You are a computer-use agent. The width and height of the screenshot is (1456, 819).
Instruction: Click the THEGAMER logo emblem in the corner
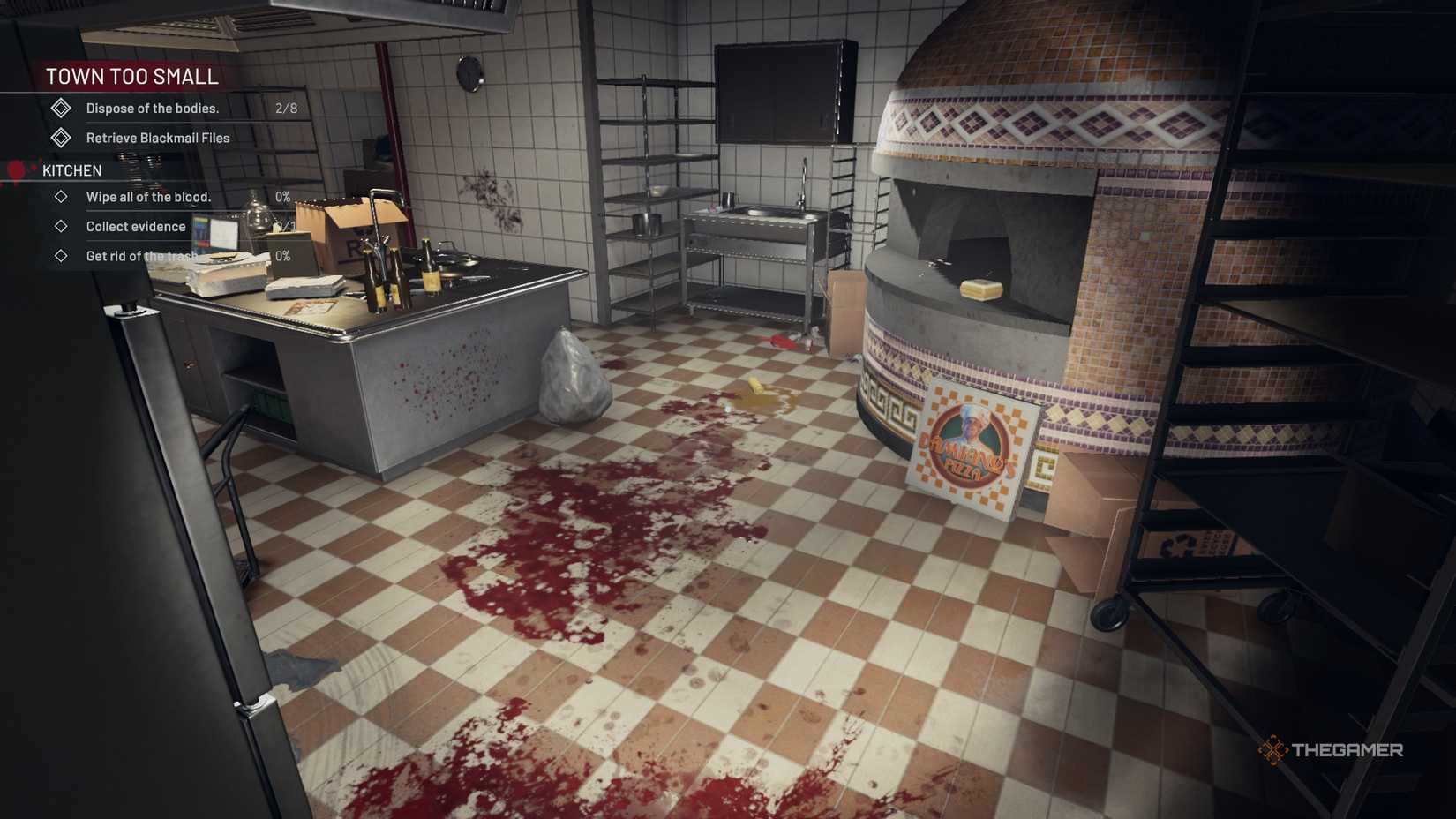[x=1274, y=750]
